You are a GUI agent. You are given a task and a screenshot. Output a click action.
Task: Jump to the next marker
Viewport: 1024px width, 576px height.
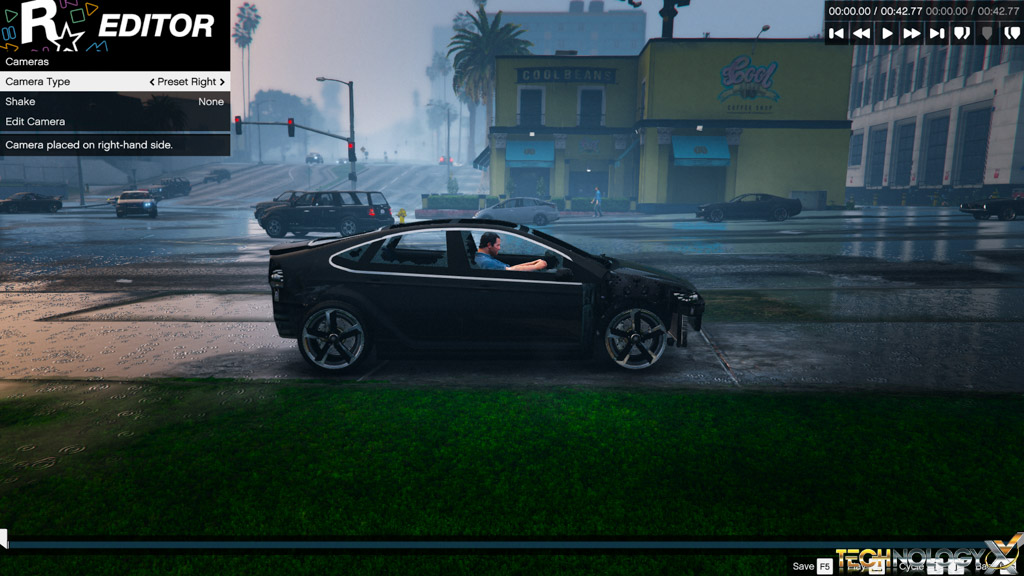1011,33
